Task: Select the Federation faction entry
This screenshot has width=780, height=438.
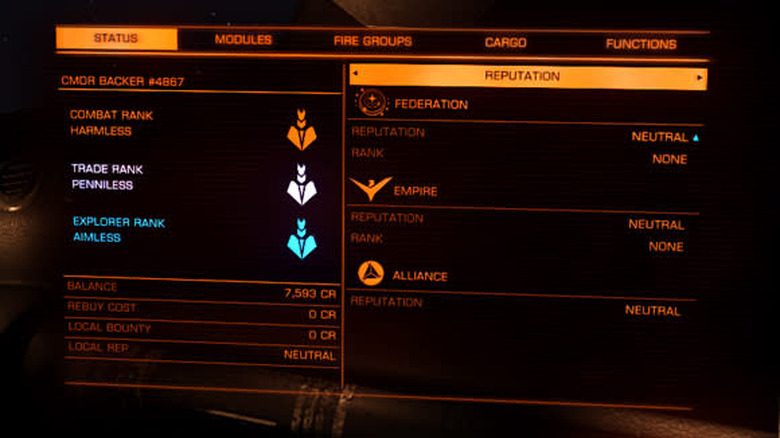Action: click(430, 103)
